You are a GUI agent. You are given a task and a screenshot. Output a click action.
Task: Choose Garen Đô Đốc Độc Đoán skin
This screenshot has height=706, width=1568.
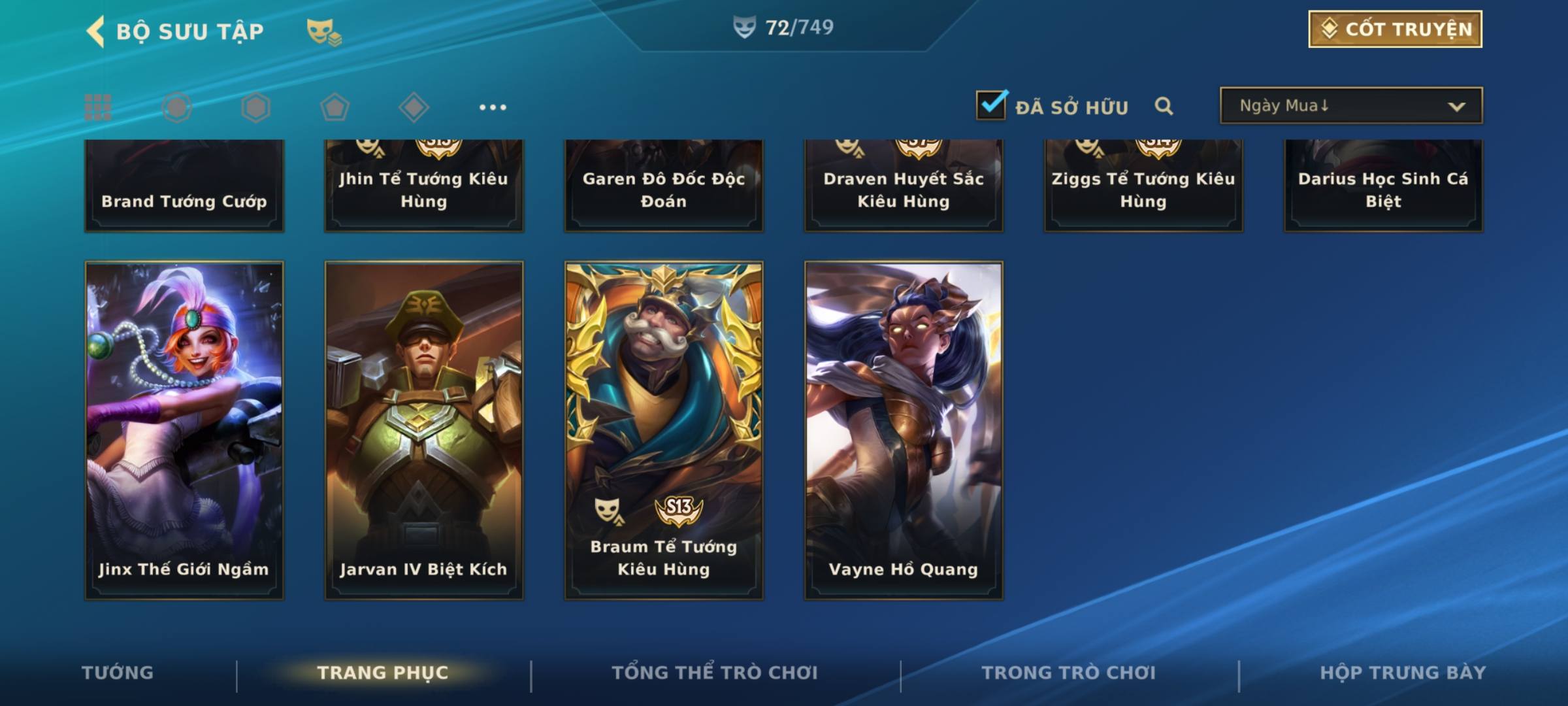click(664, 186)
